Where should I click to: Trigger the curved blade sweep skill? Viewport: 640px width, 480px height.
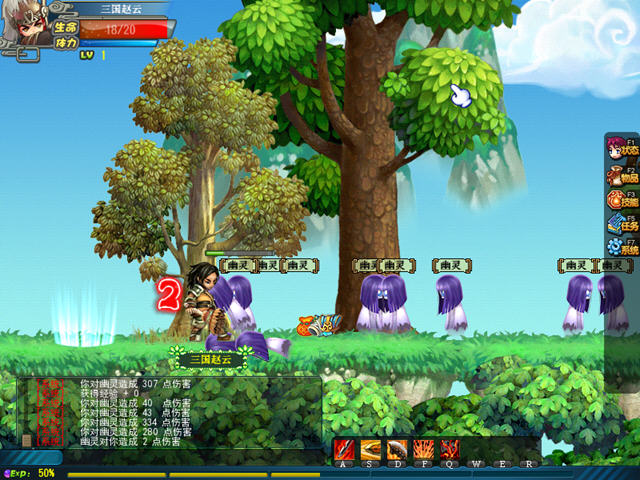point(397,449)
